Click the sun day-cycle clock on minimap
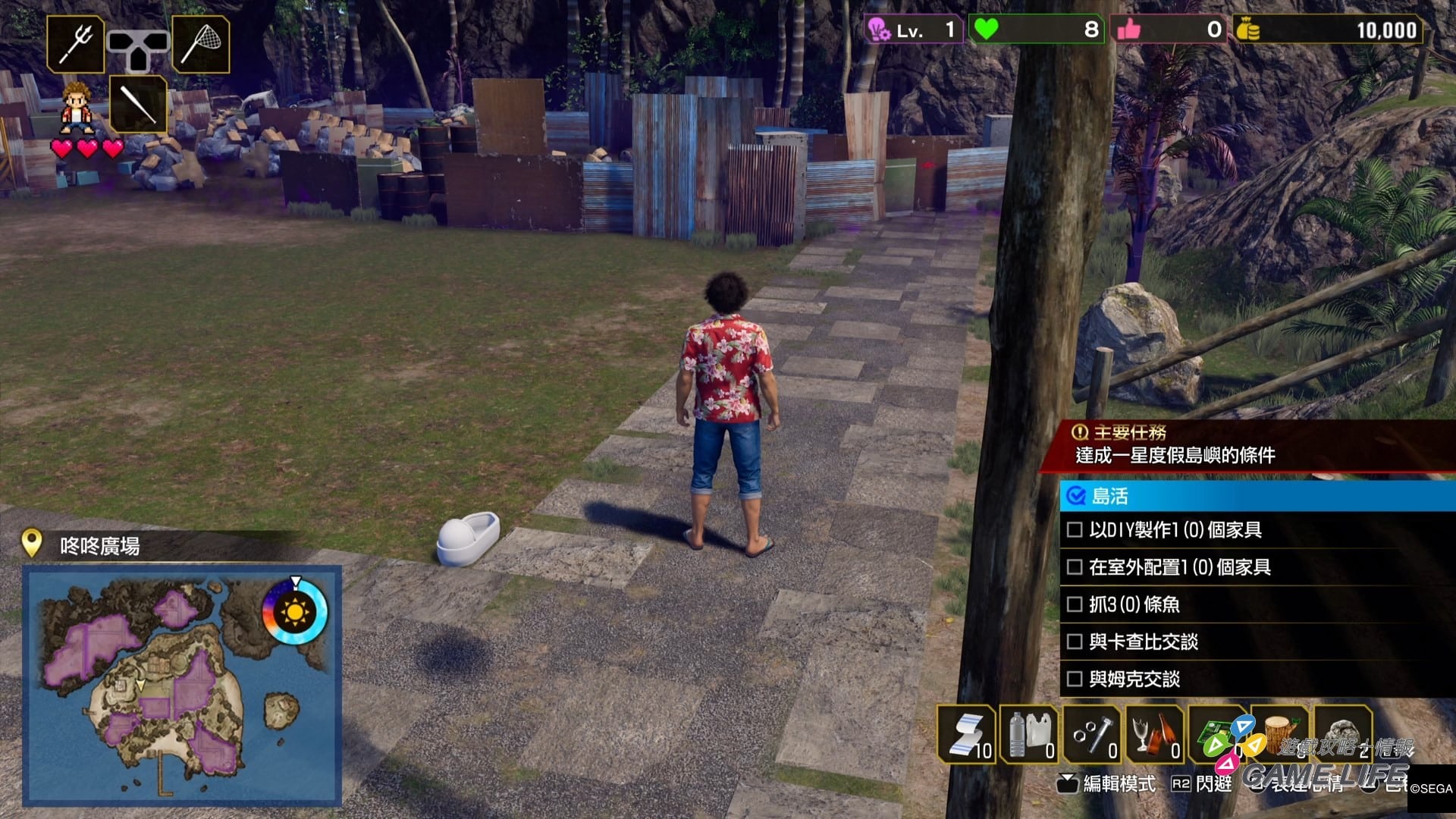This screenshot has width=1456, height=819. point(295,610)
